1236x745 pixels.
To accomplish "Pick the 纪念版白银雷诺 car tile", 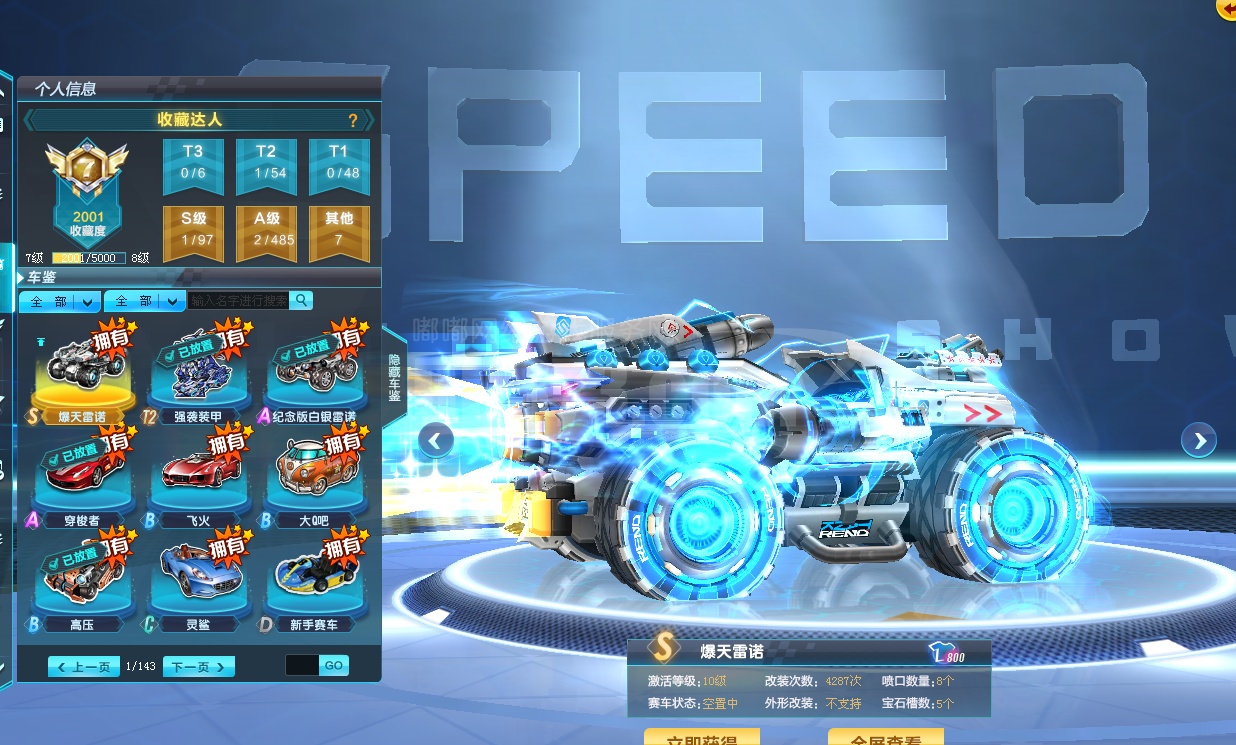I will [x=314, y=372].
